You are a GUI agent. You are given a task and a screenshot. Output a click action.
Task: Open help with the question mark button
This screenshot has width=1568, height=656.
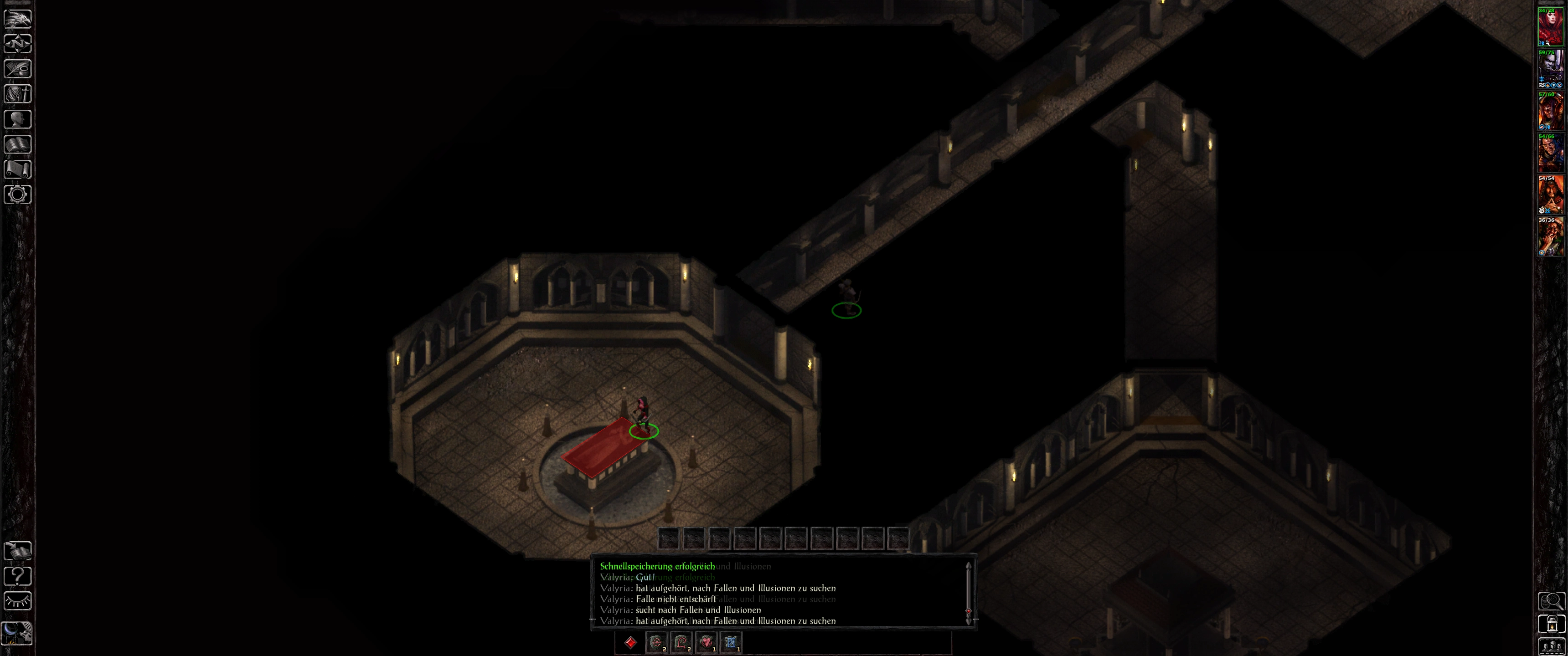click(18, 576)
